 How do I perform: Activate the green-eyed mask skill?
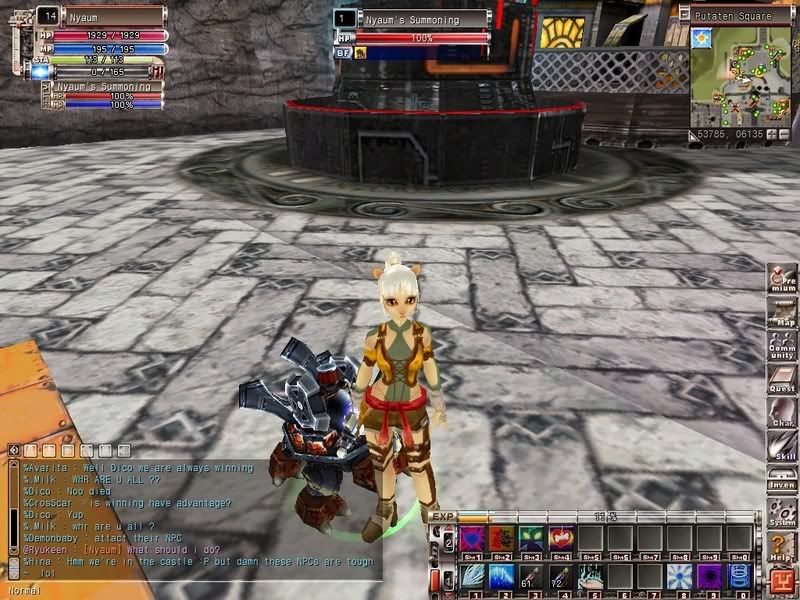coord(530,539)
